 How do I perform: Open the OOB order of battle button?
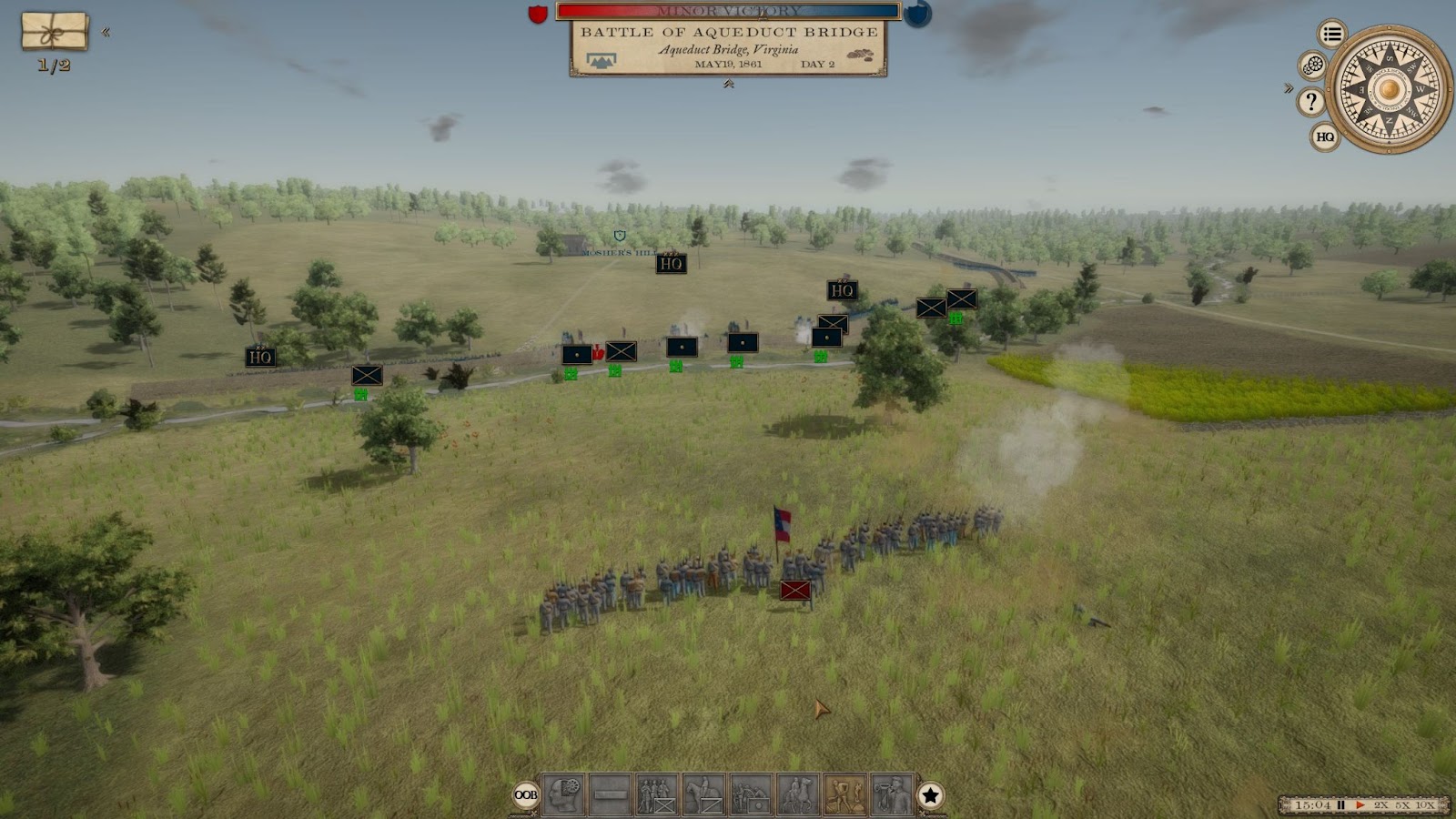(526, 794)
